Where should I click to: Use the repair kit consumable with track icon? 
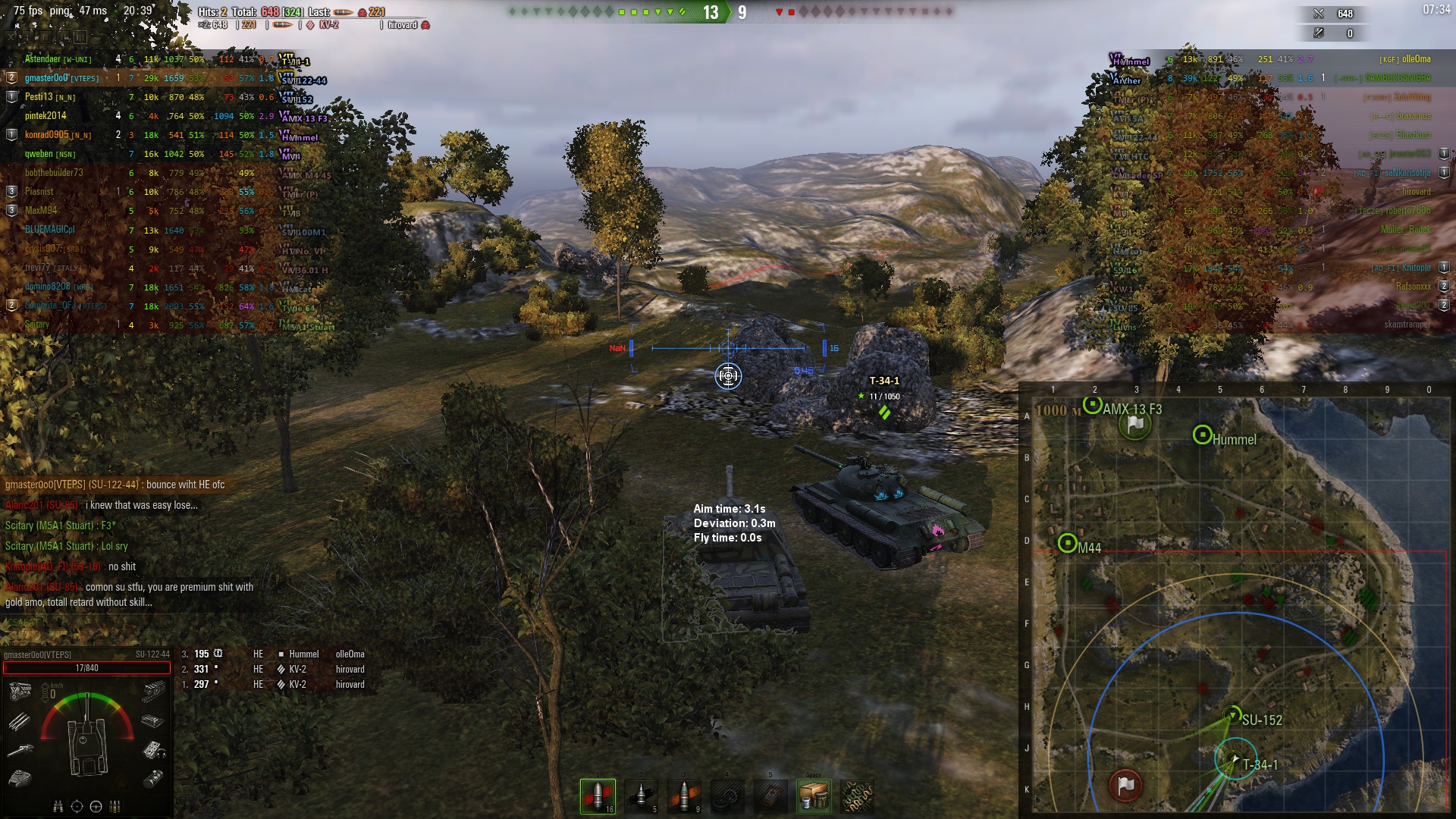(728, 796)
